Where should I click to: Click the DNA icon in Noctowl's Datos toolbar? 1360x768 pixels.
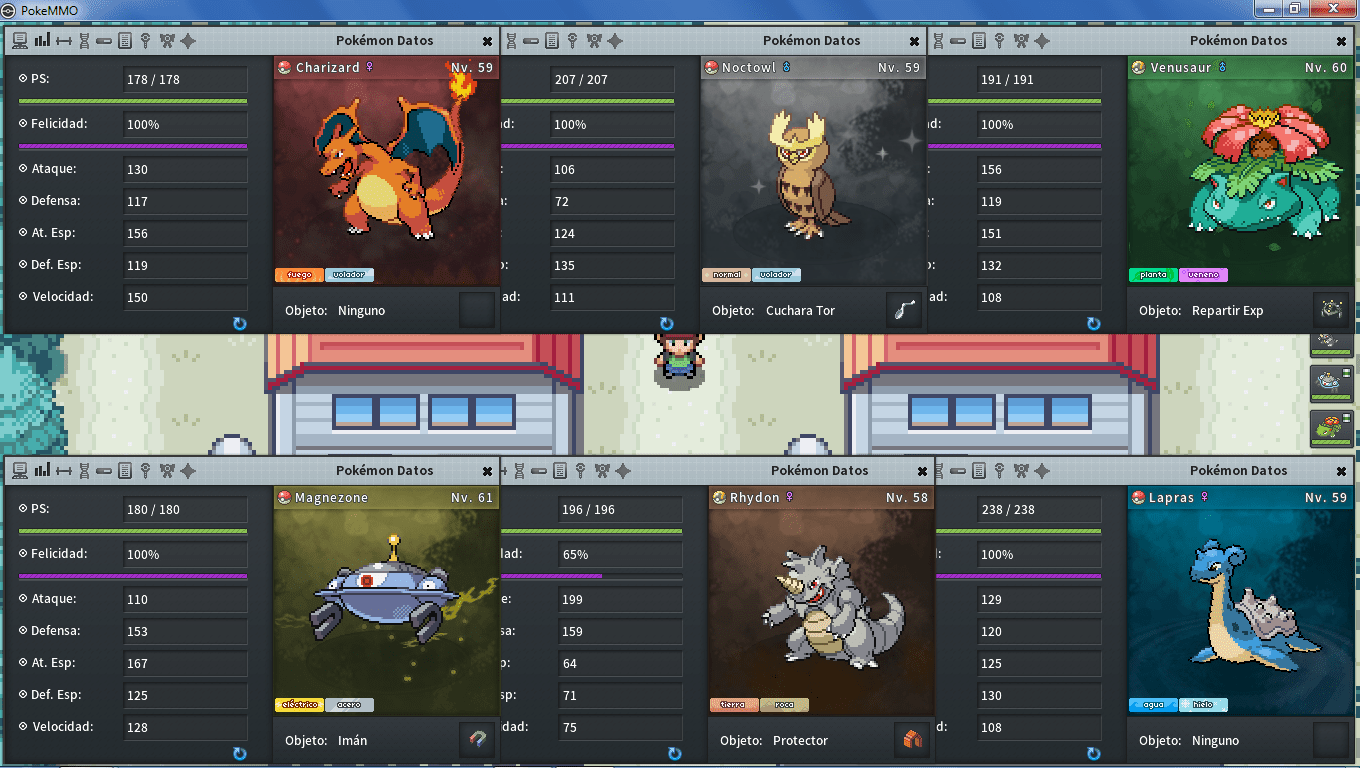tap(512, 41)
